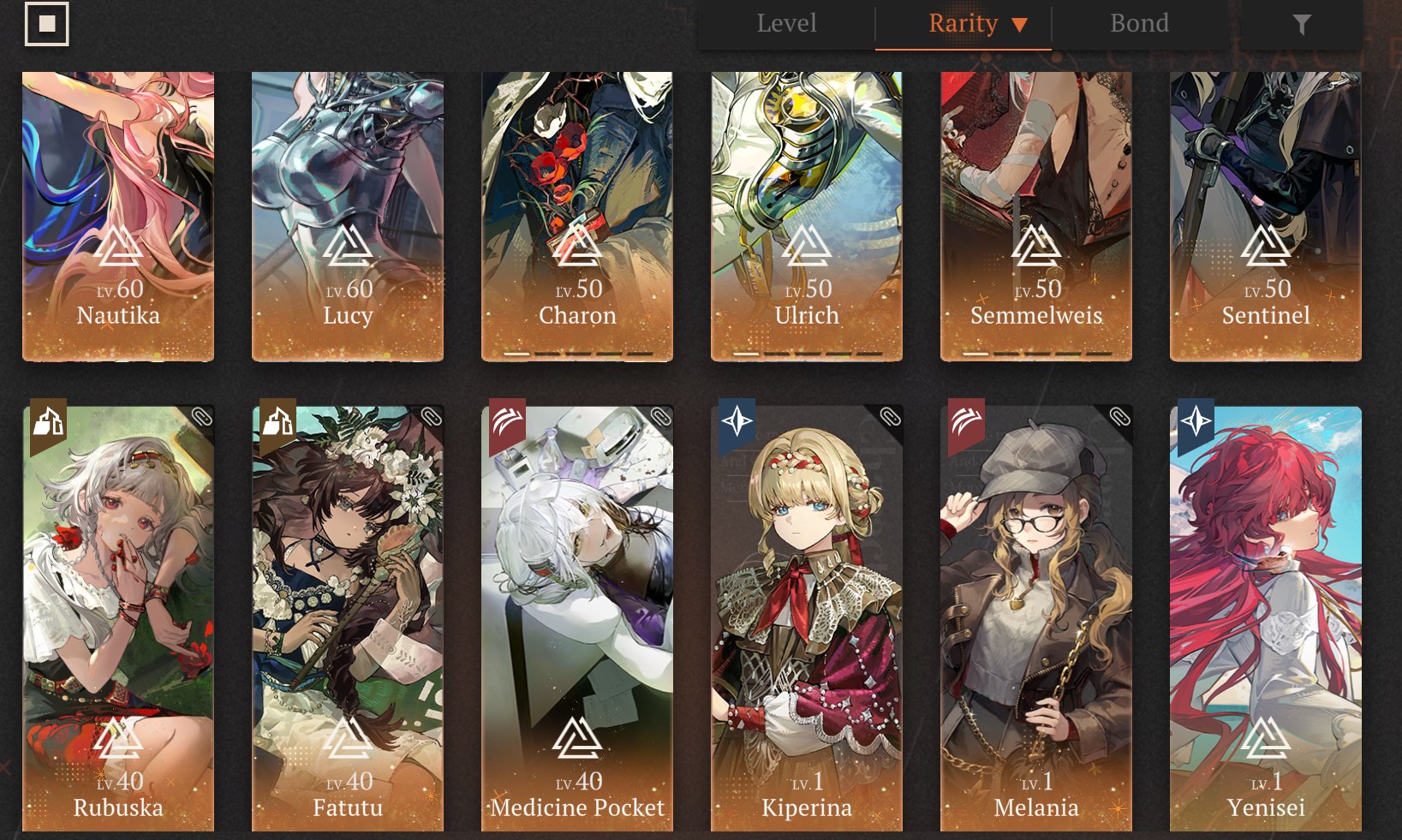Screen dimensions: 1402x840
Task: Open Charon's character card
Action: [577, 216]
